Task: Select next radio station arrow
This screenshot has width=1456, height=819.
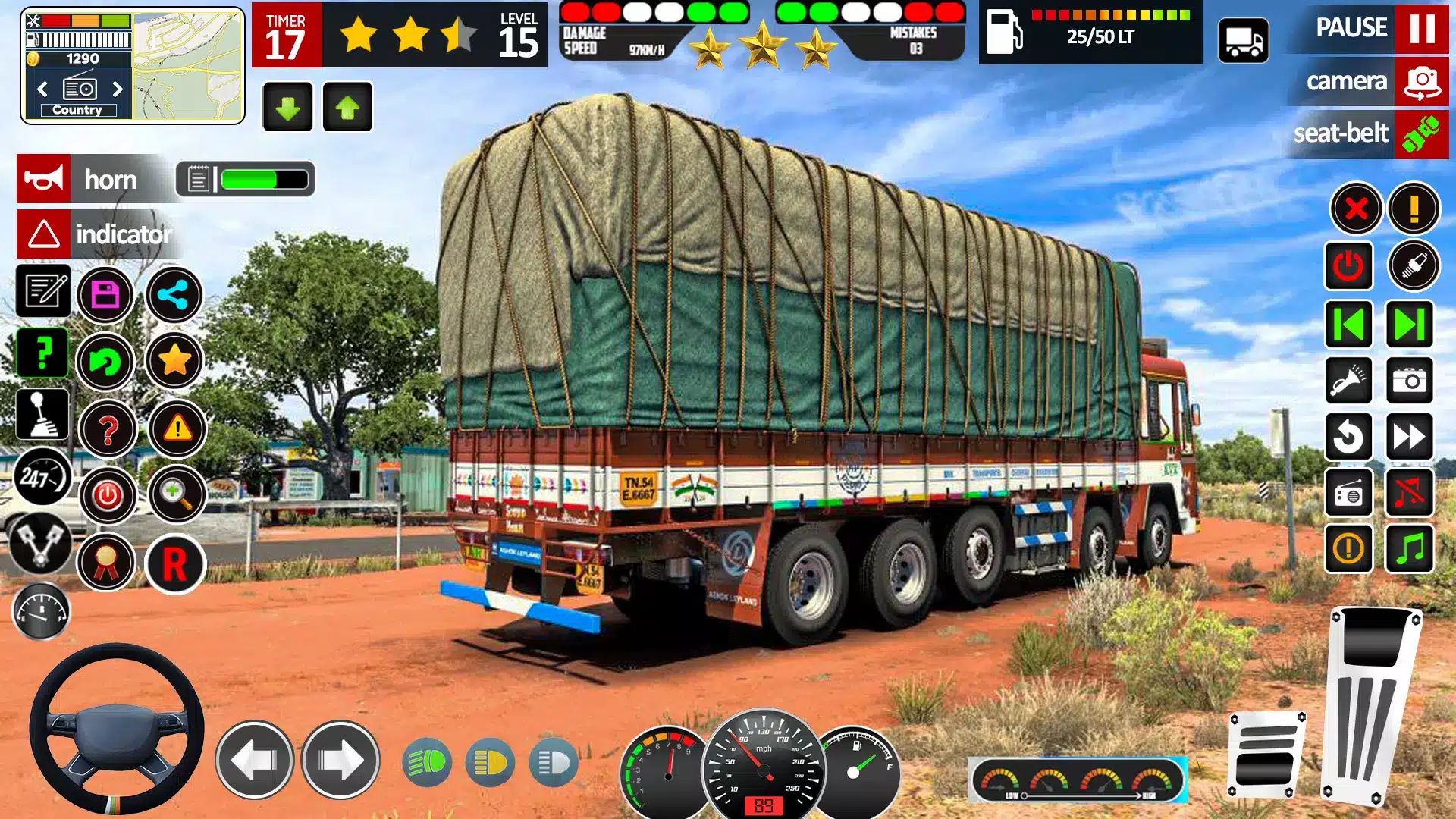Action: (118, 89)
